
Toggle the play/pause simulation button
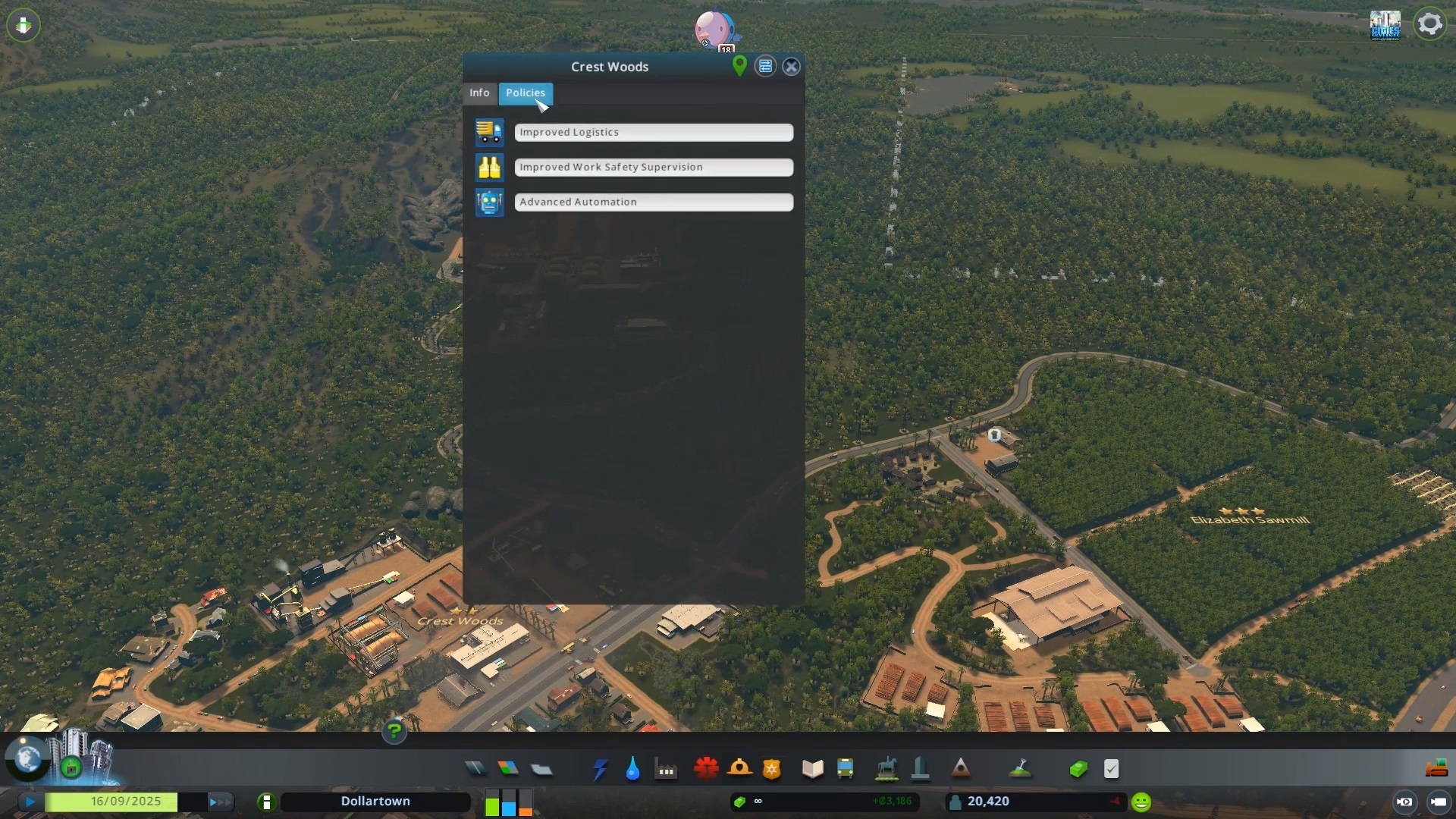[30, 802]
